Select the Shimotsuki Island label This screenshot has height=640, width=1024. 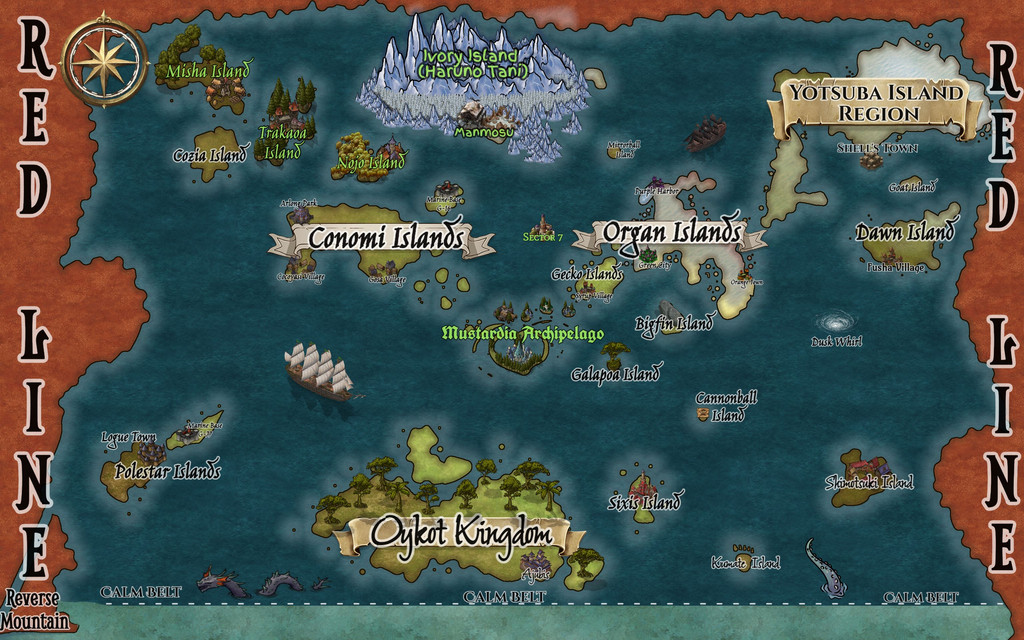pos(869,482)
